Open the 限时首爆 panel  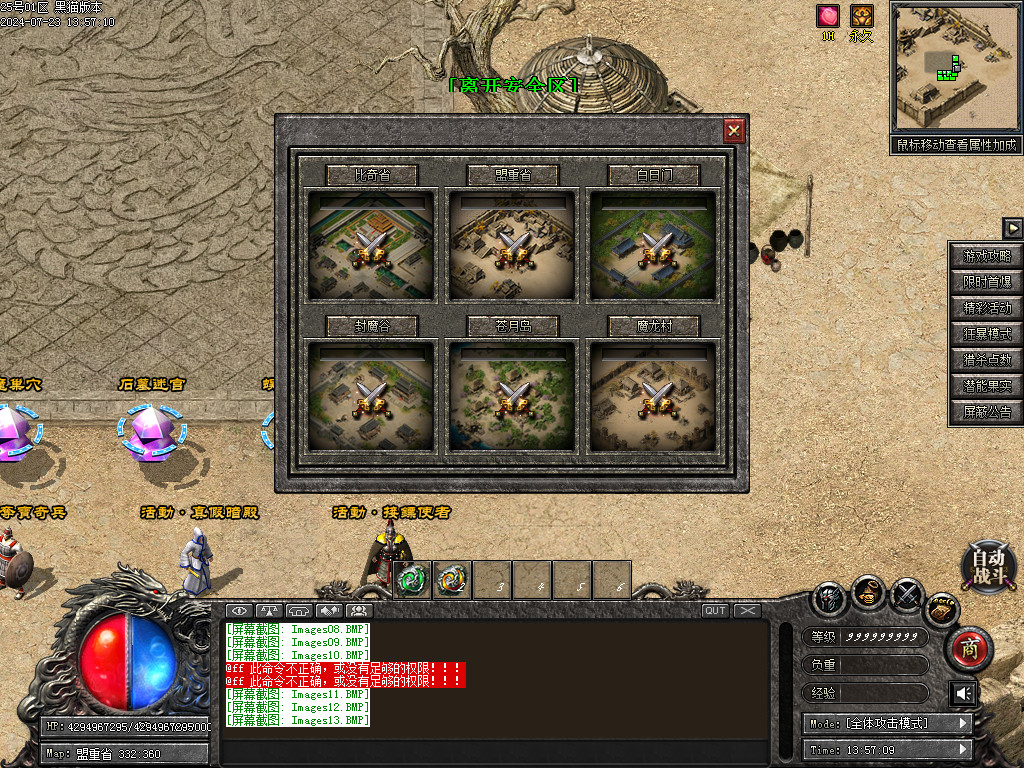[x=986, y=282]
